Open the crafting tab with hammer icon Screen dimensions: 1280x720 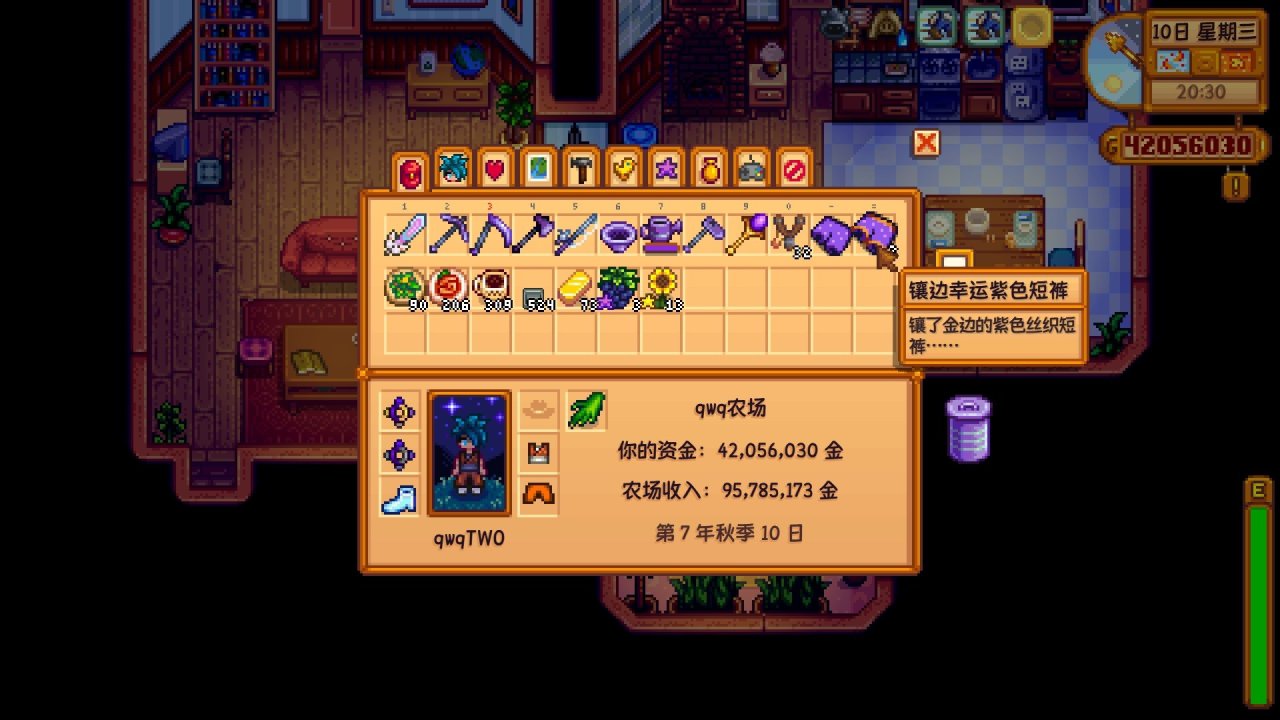pyautogui.click(x=580, y=170)
